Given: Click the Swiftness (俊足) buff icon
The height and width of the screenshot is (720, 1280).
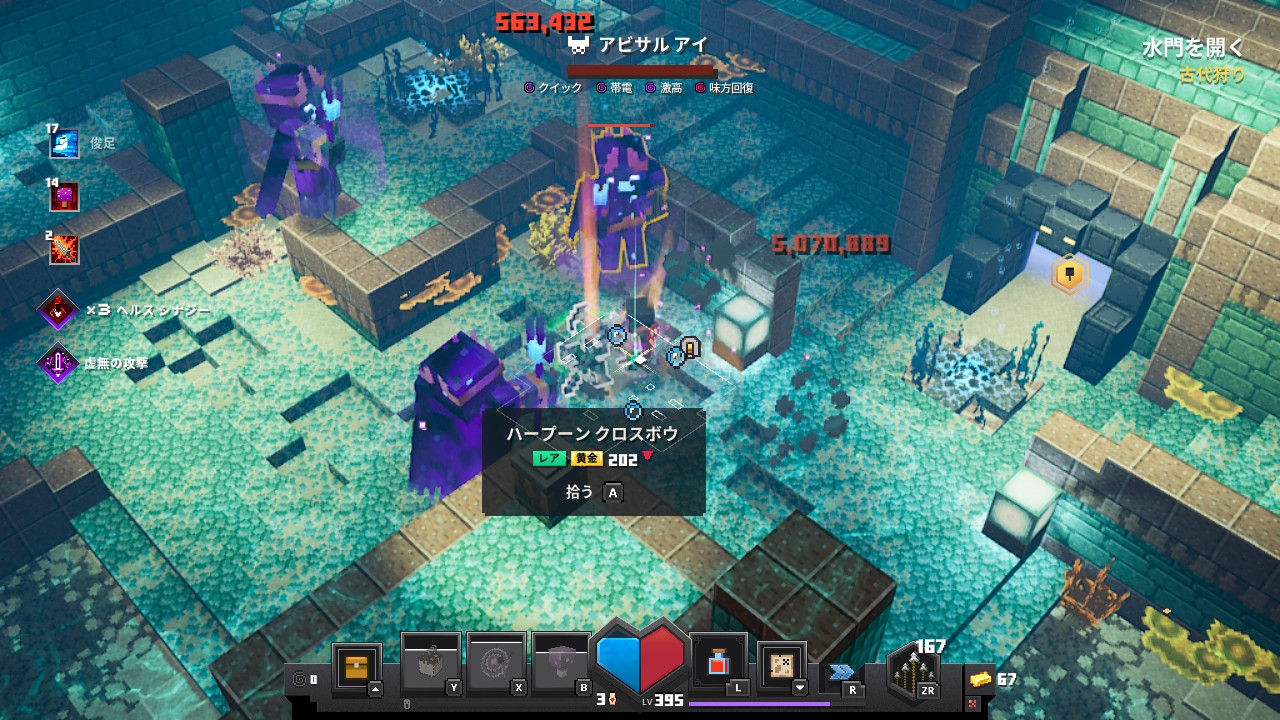Looking at the screenshot, I should tap(64, 144).
